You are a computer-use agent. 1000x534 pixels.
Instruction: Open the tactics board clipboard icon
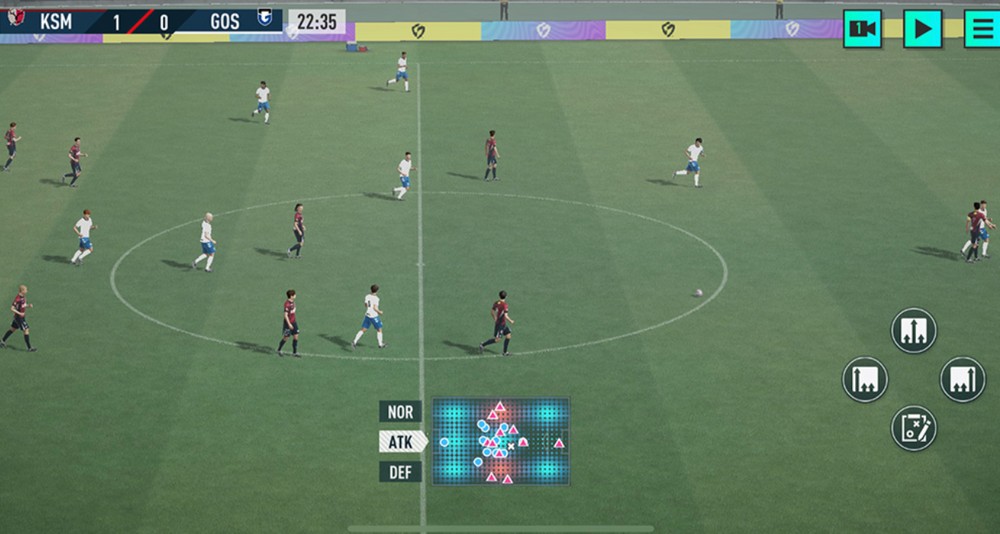click(x=913, y=428)
